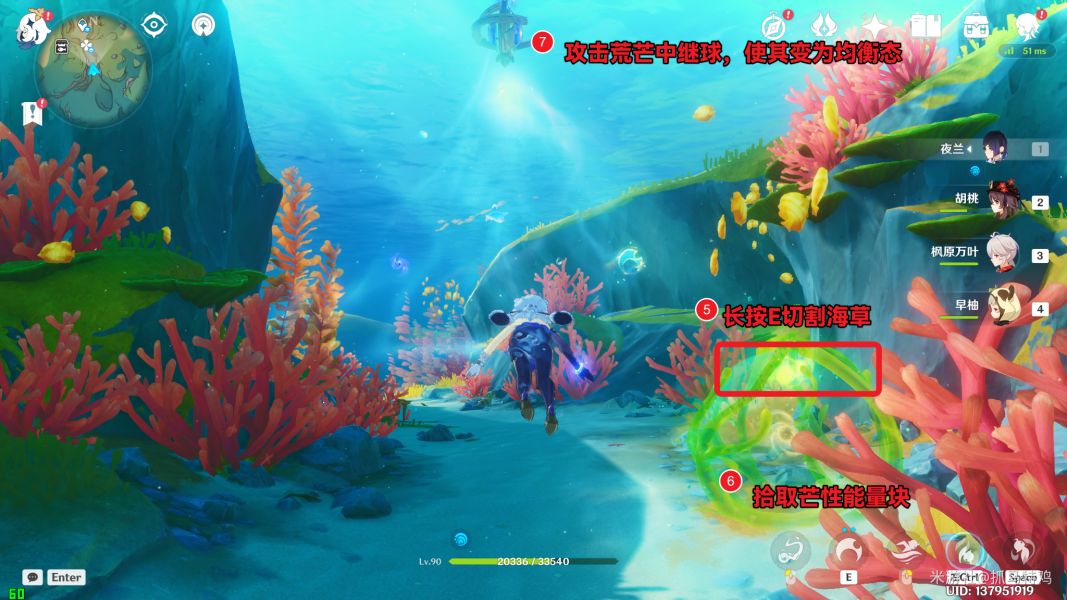
Task: Open the quest banner with exclamation mark
Action: [x=34, y=112]
